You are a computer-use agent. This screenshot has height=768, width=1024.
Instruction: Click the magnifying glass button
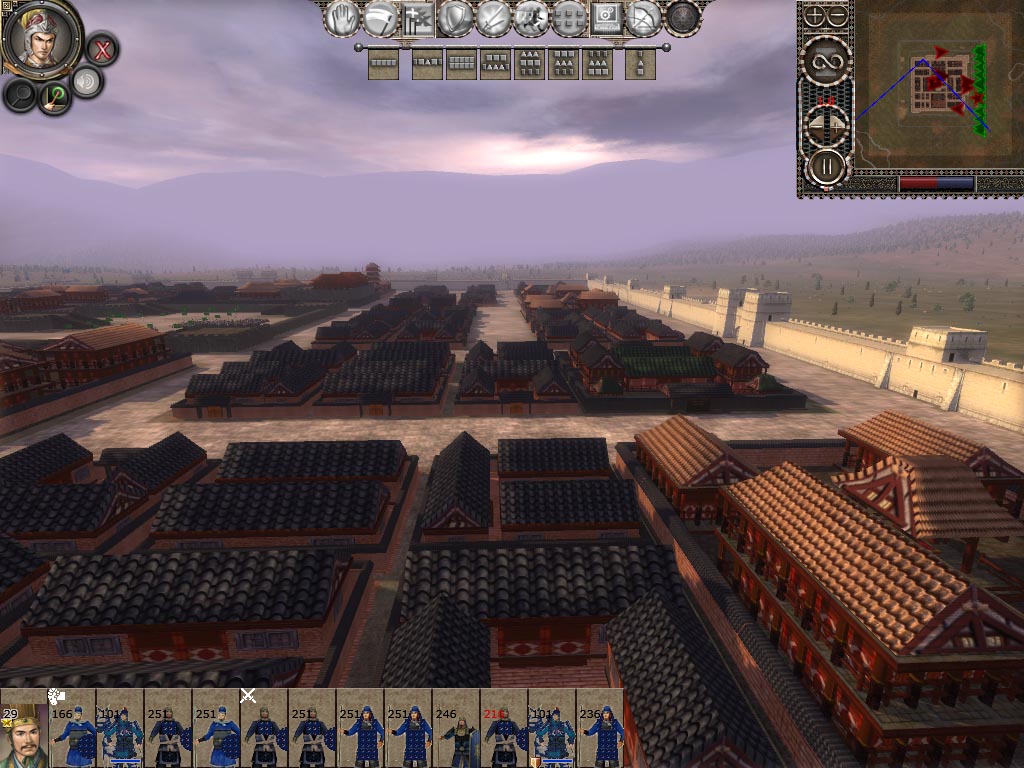coord(20,95)
